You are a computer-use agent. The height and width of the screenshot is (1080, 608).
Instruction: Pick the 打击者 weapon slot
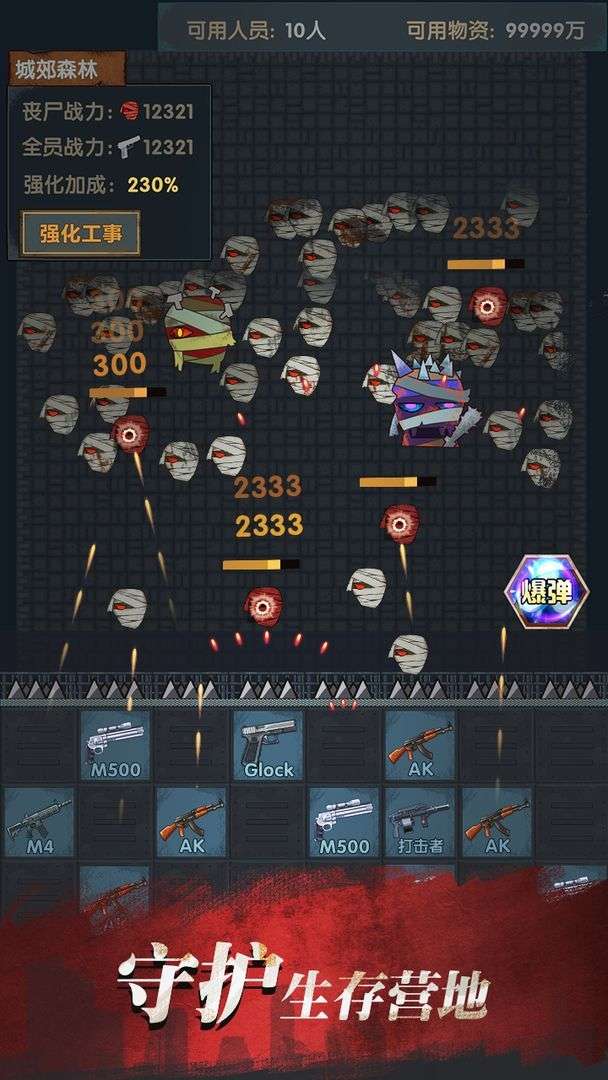click(420, 822)
